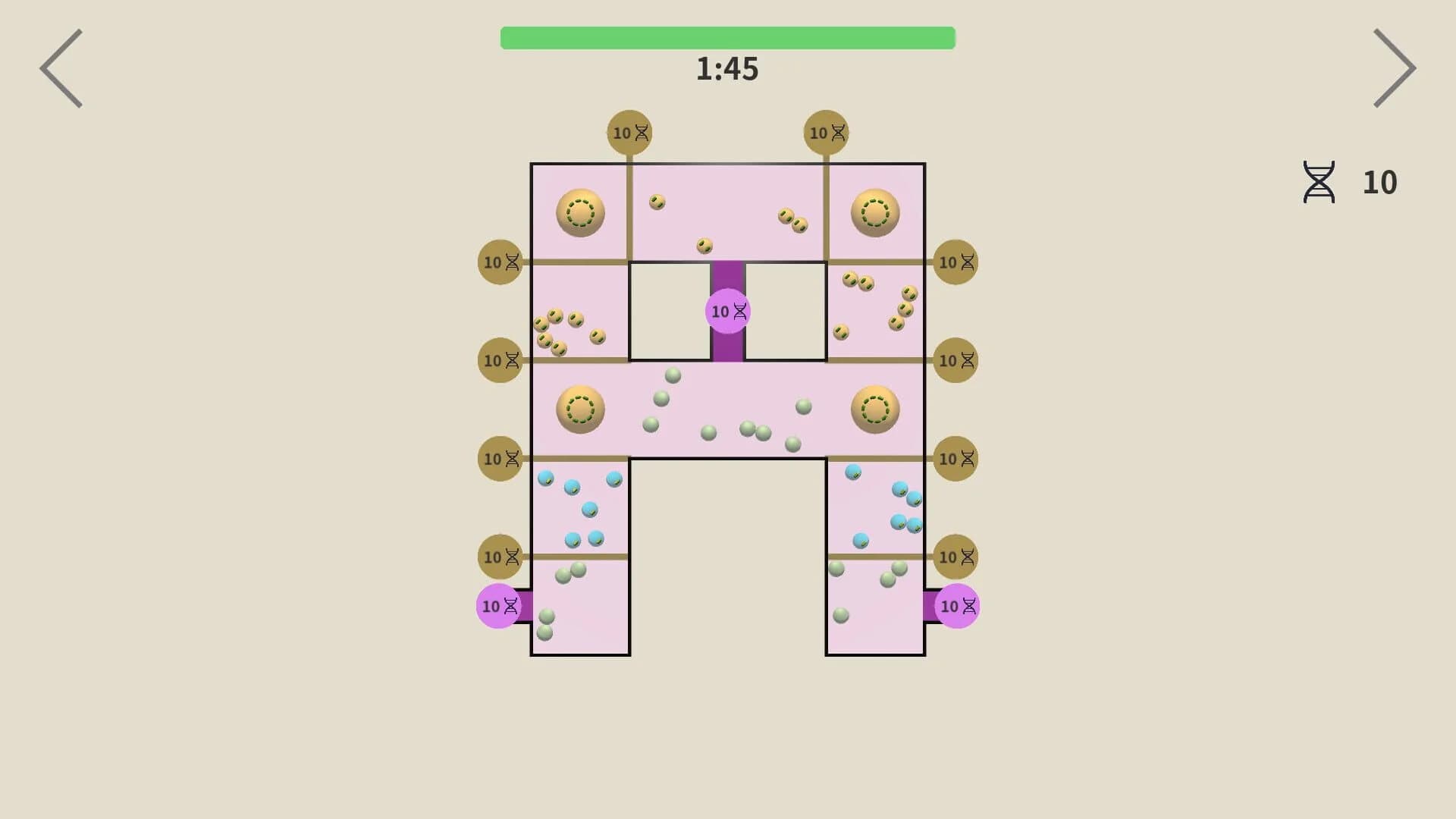Open the uppermost gold gate on the left wall
This screenshot has height=819, width=1456.
coord(500,262)
